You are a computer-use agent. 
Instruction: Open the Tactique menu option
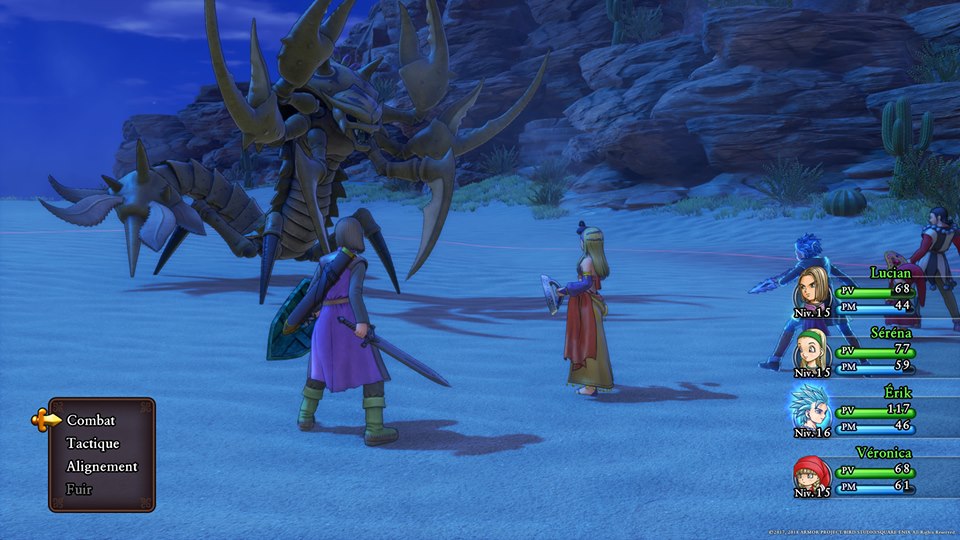pyautogui.click(x=93, y=443)
